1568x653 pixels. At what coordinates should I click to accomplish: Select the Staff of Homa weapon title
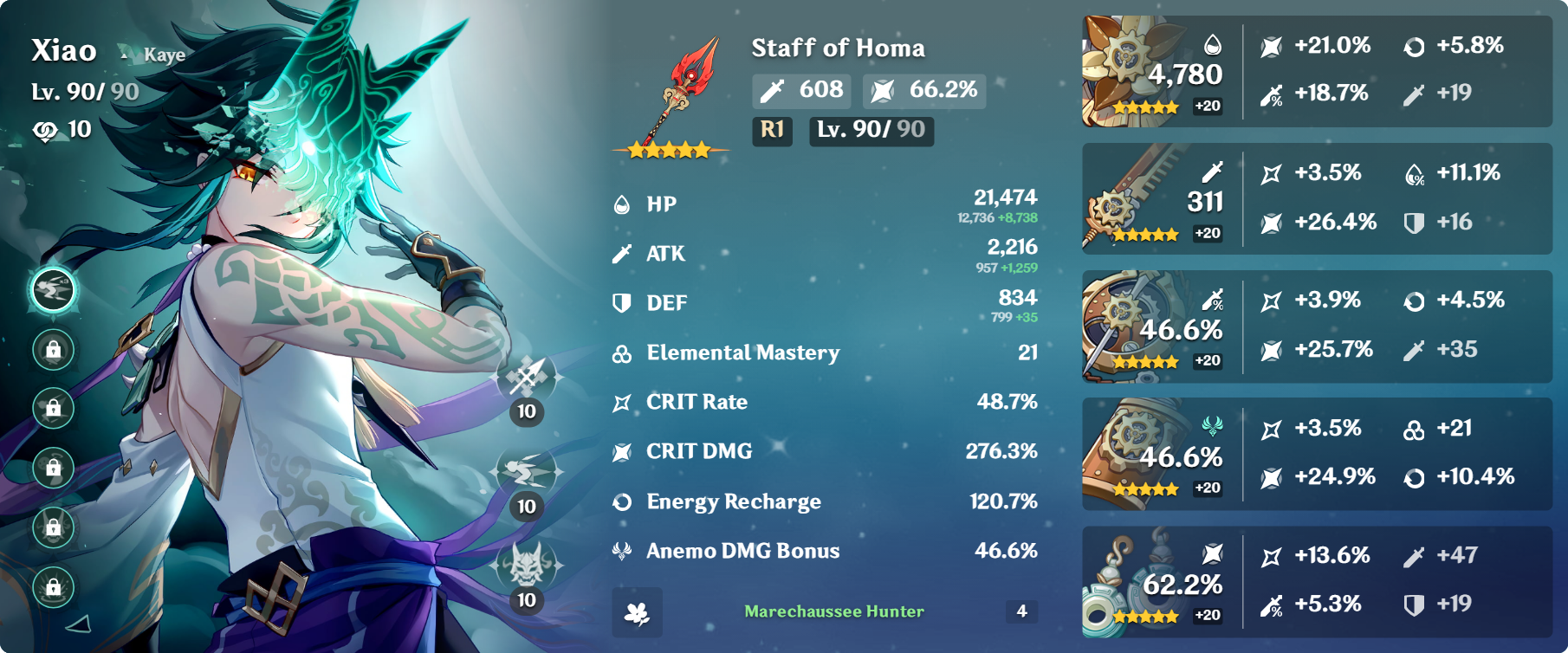pyautogui.click(x=837, y=48)
